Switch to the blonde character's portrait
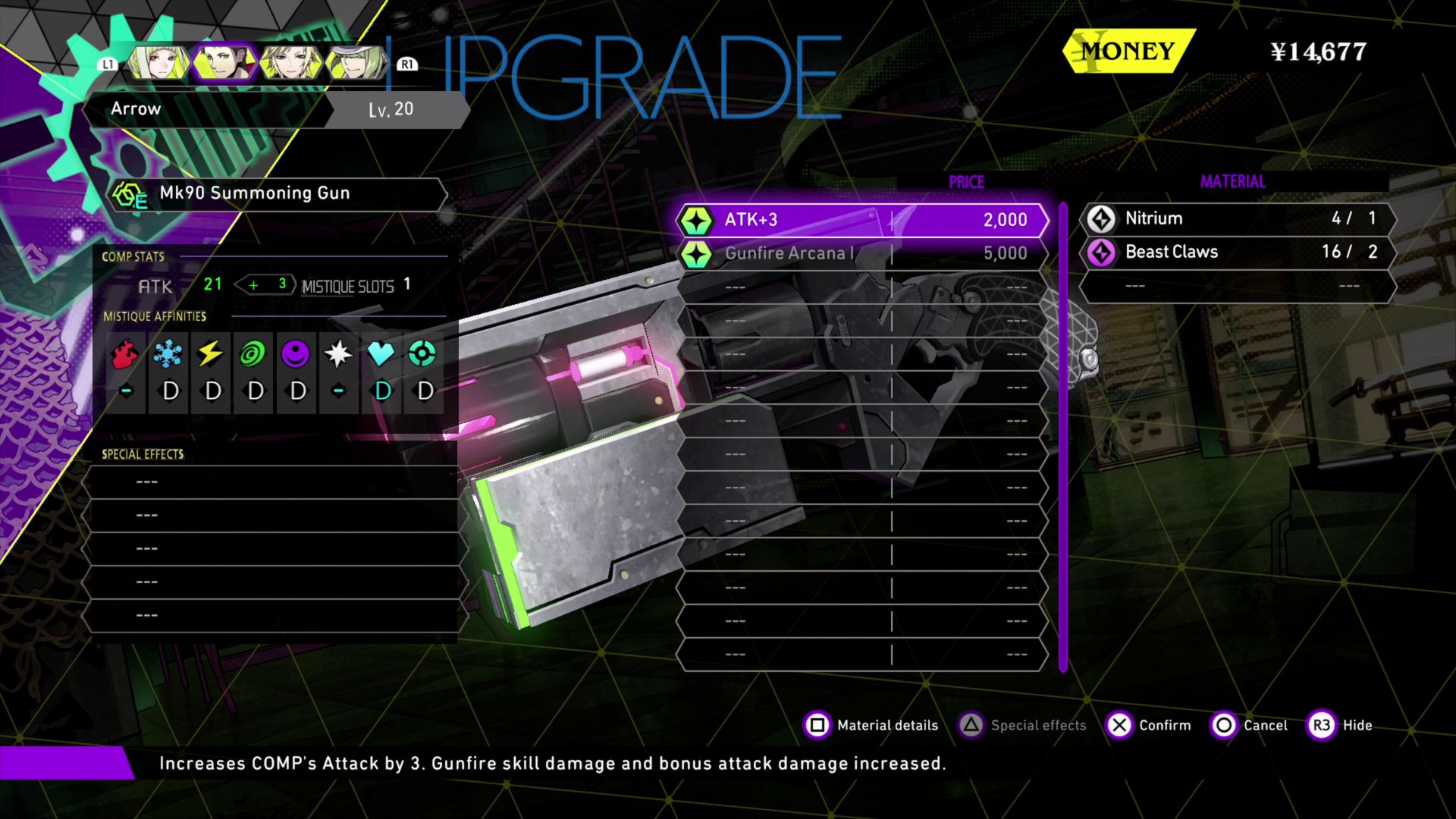Screen dimensions: 1456x819 (290, 63)
